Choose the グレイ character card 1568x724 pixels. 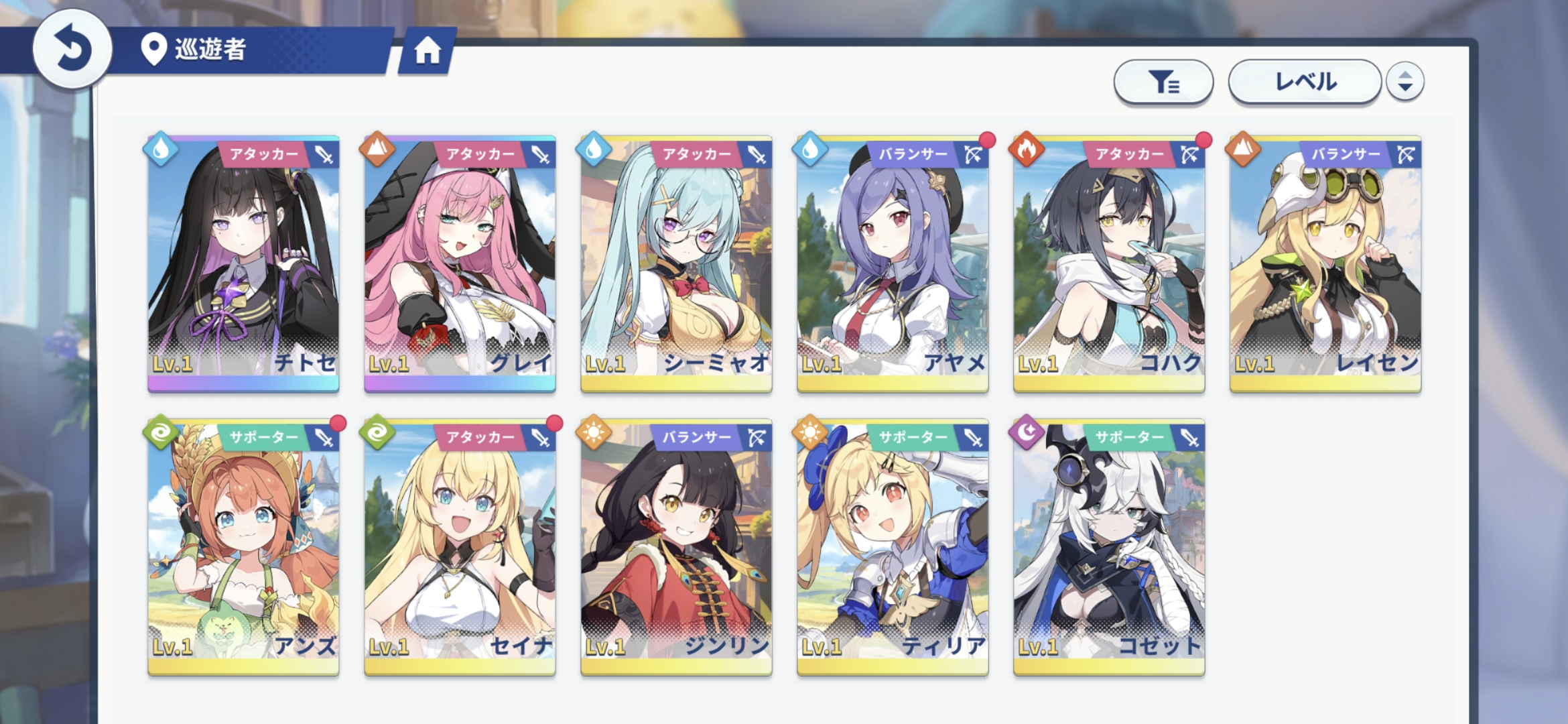pyautogui.click(x=460, y=263)
